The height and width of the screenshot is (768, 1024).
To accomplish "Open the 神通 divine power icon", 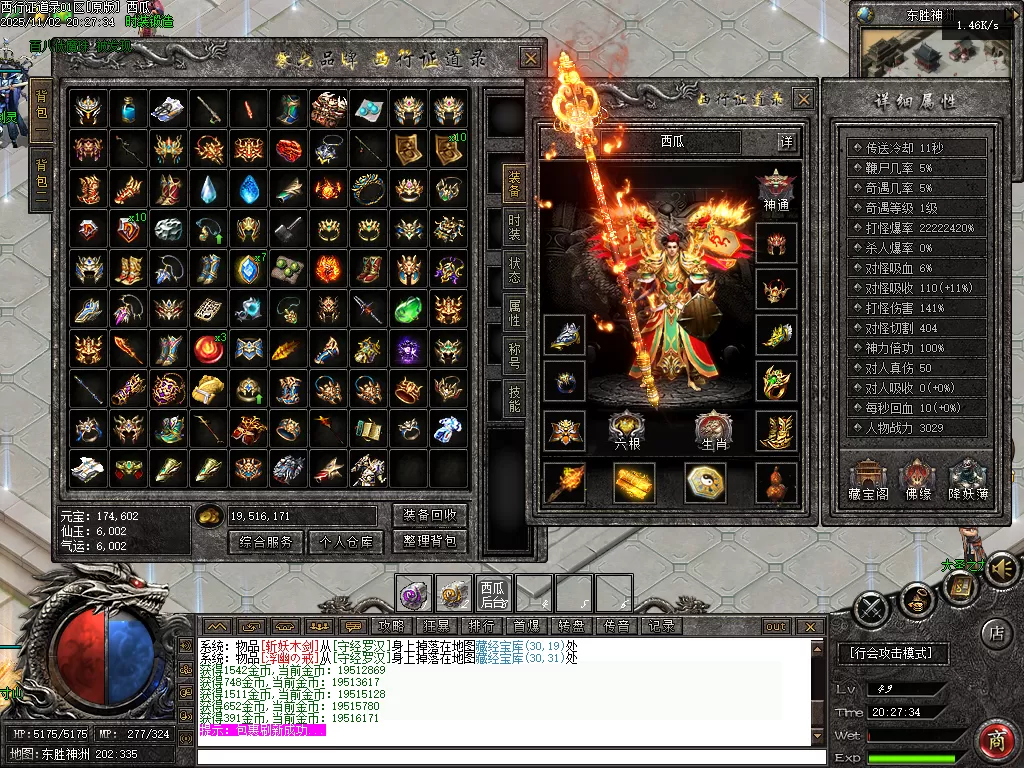I will (x=776, y=191).
